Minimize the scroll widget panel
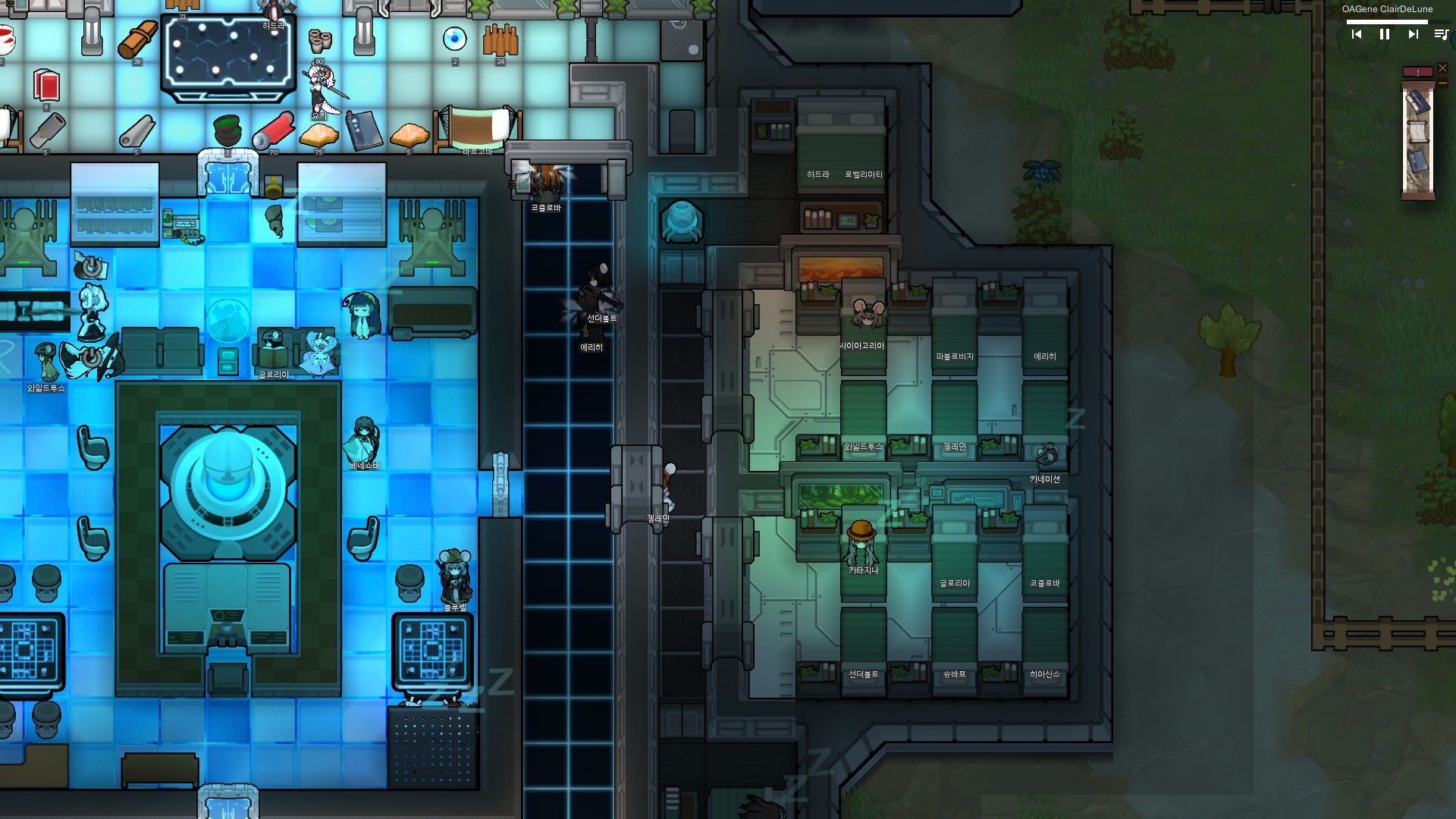1456x819 pixels. click(x=1442, y=83)
